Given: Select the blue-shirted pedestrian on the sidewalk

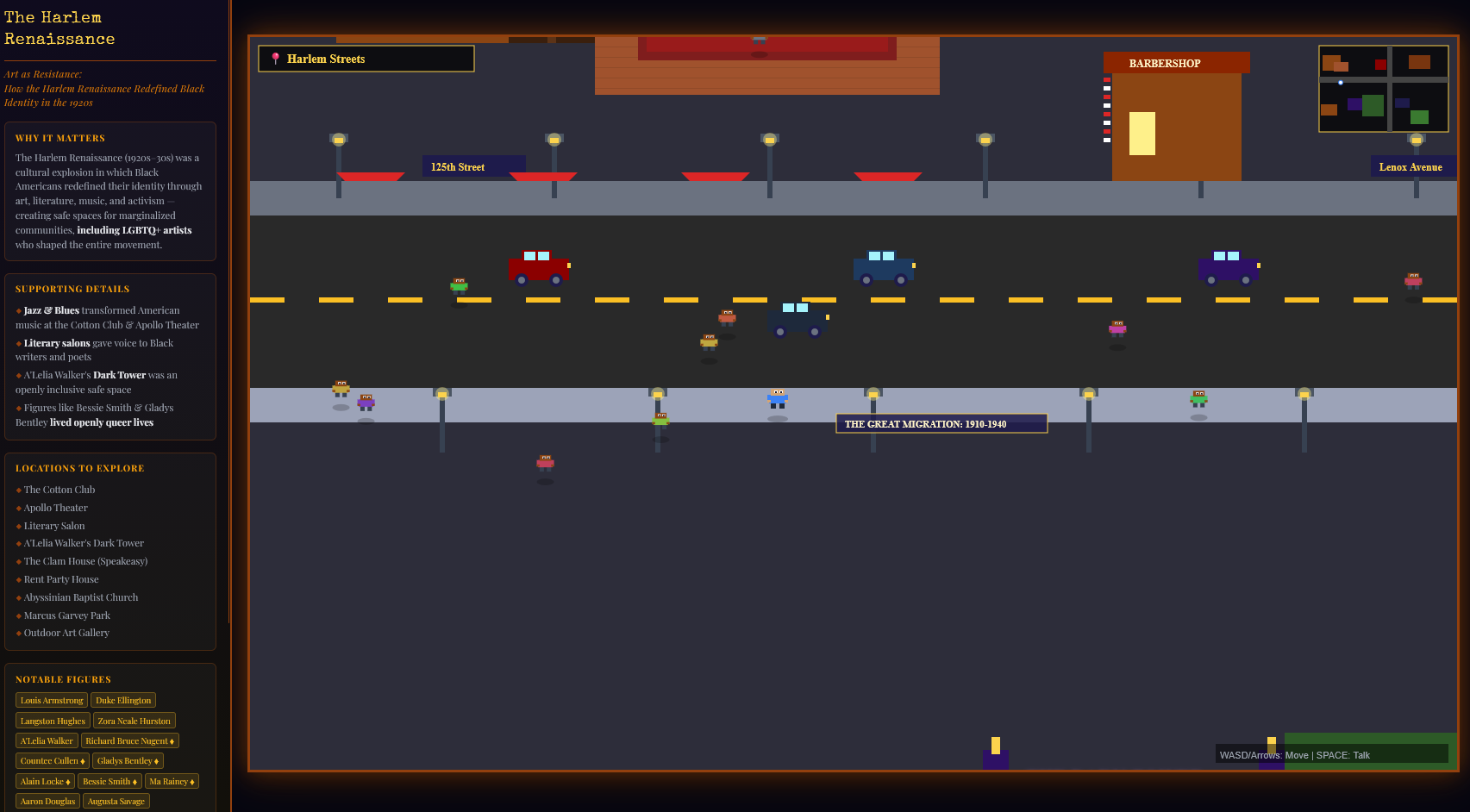Looking at the screenshot, I should click(779, 399).
